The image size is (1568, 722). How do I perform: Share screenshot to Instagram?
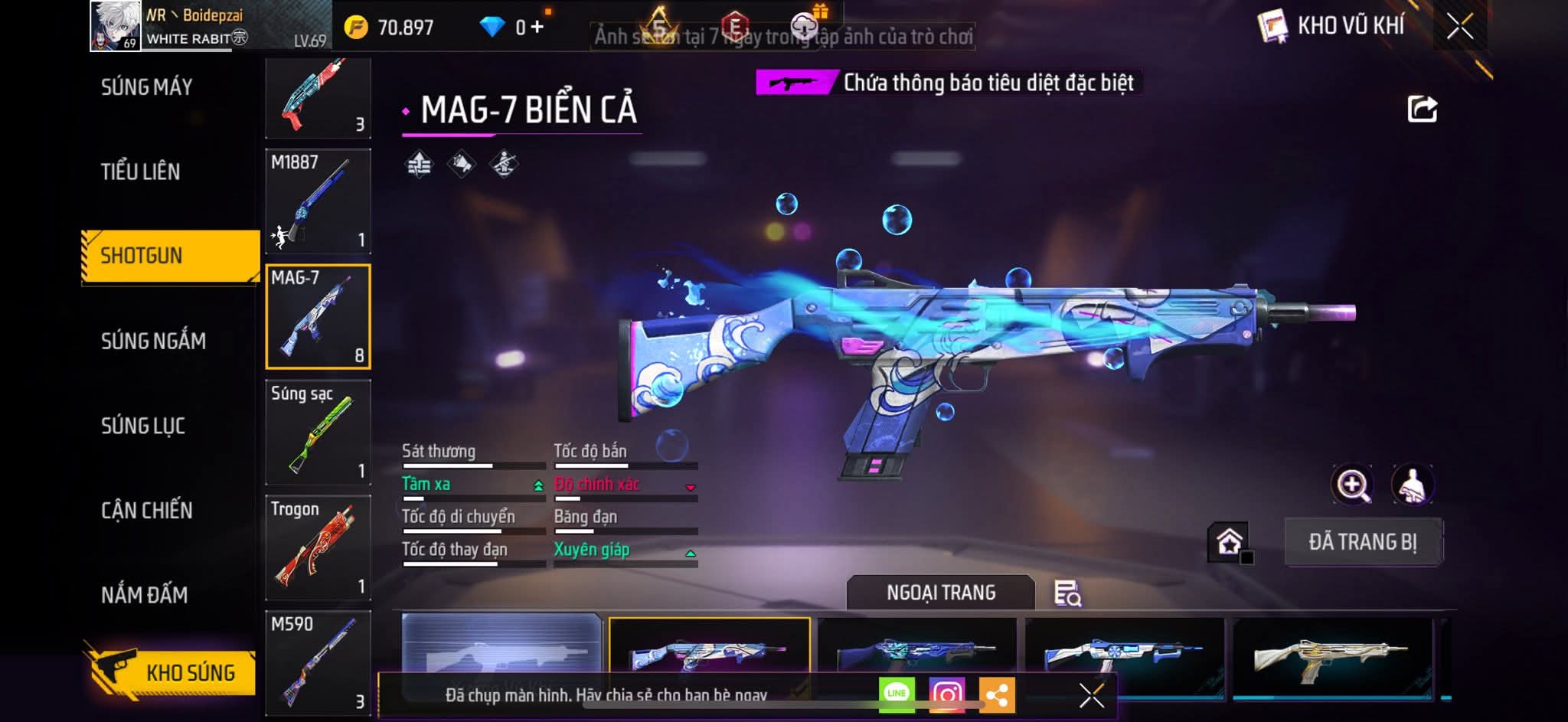click(x=947, y=694)
